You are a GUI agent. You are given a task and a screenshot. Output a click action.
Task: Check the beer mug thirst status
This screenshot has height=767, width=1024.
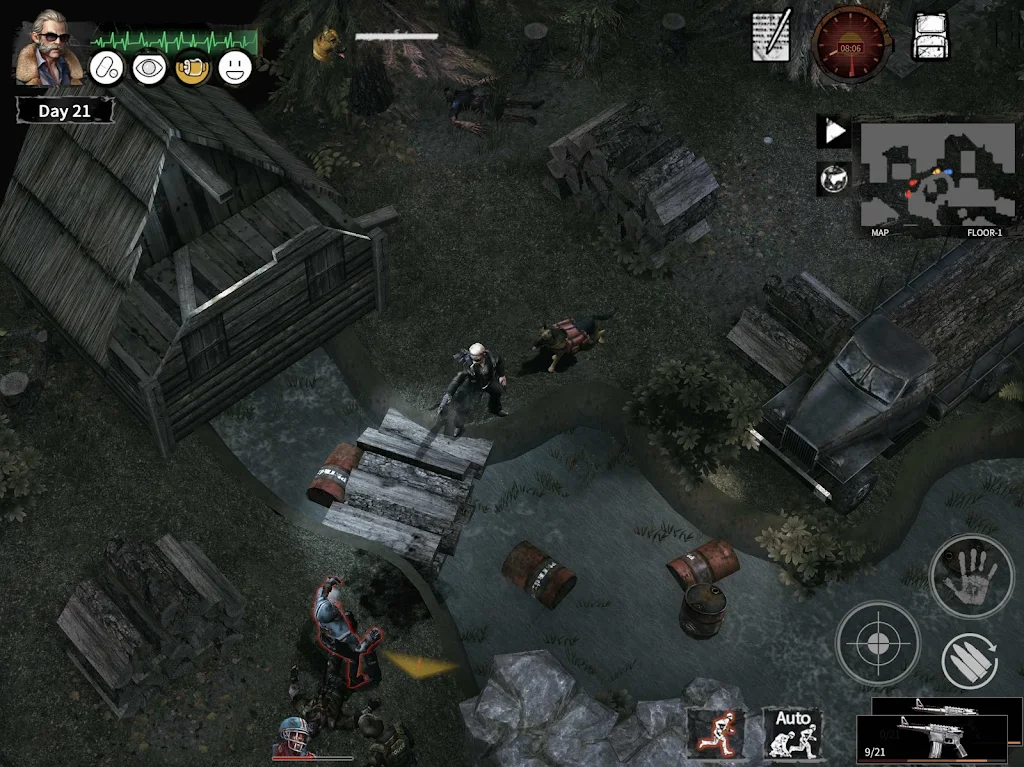click(192, 68)
